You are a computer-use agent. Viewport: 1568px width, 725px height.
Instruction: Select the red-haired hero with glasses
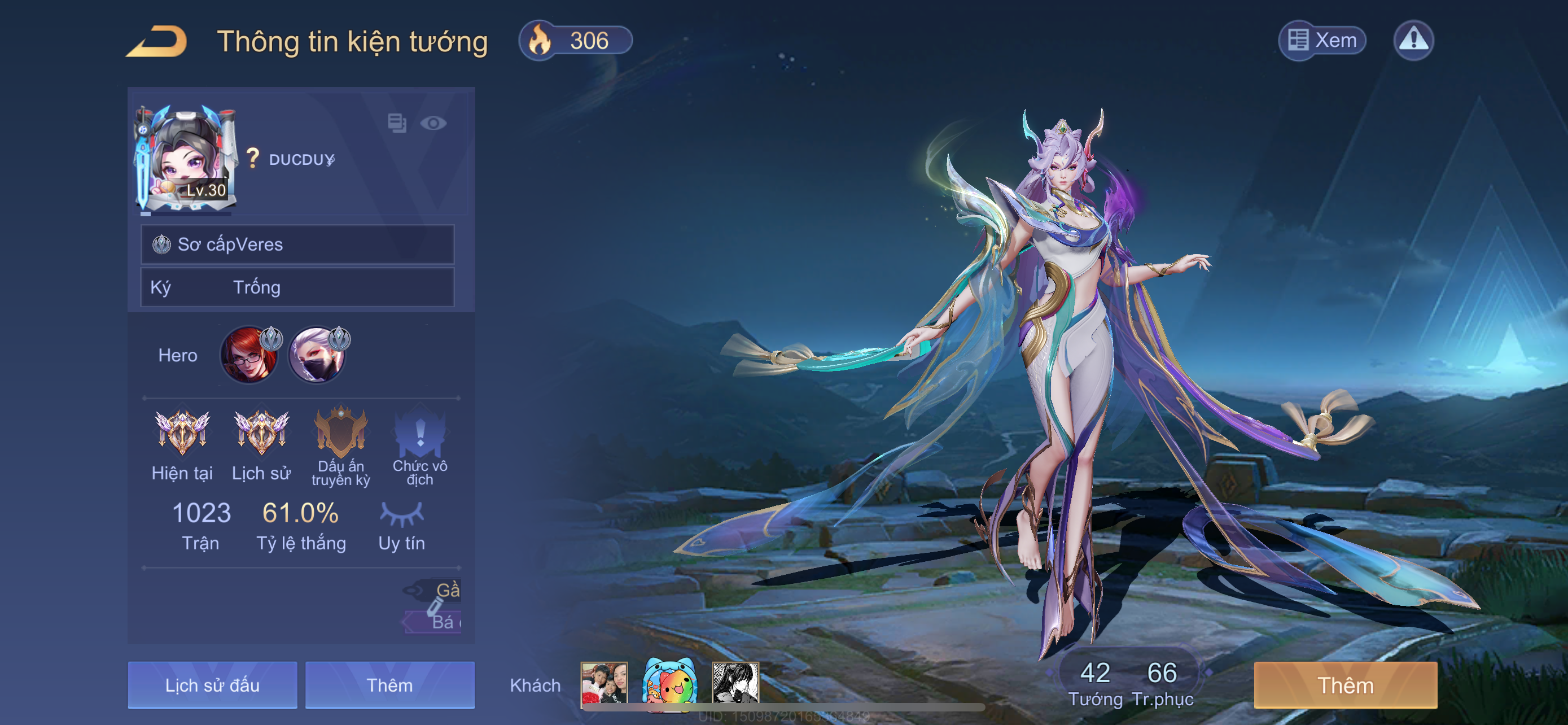coord(248,356)
